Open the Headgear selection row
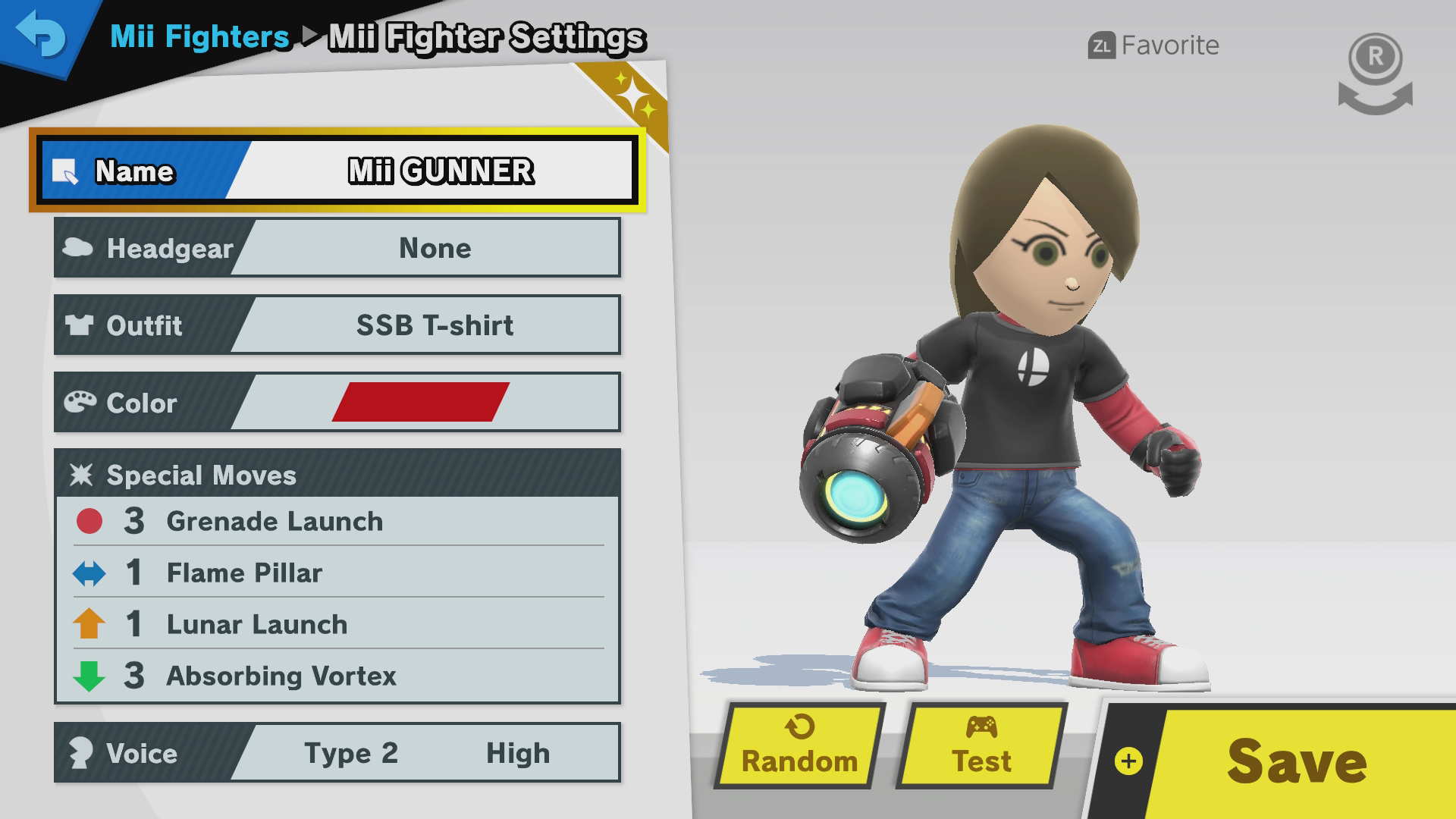1456x819 pixels. coord(337,248)
